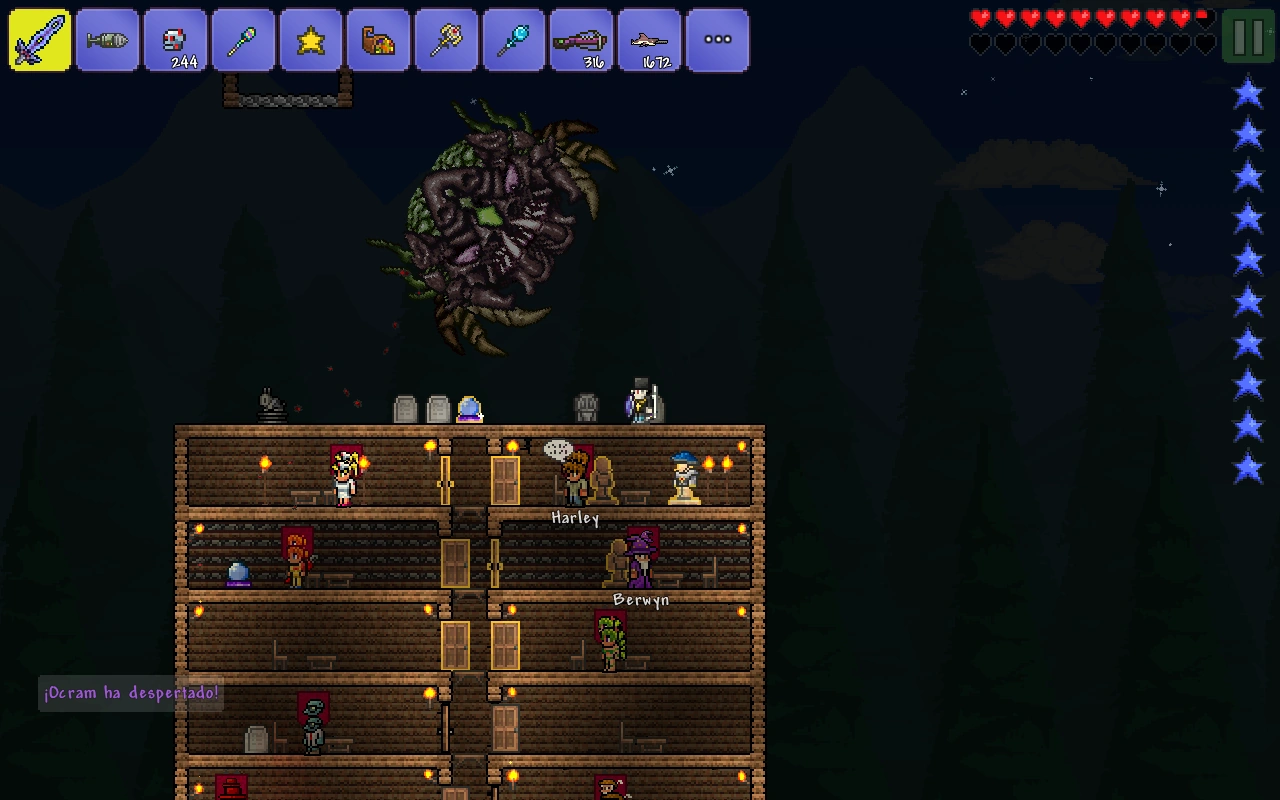Viewport: 1280px width, 800px height.
Task: Select the yellow star item in the hotbar
Action: [311, 40]
